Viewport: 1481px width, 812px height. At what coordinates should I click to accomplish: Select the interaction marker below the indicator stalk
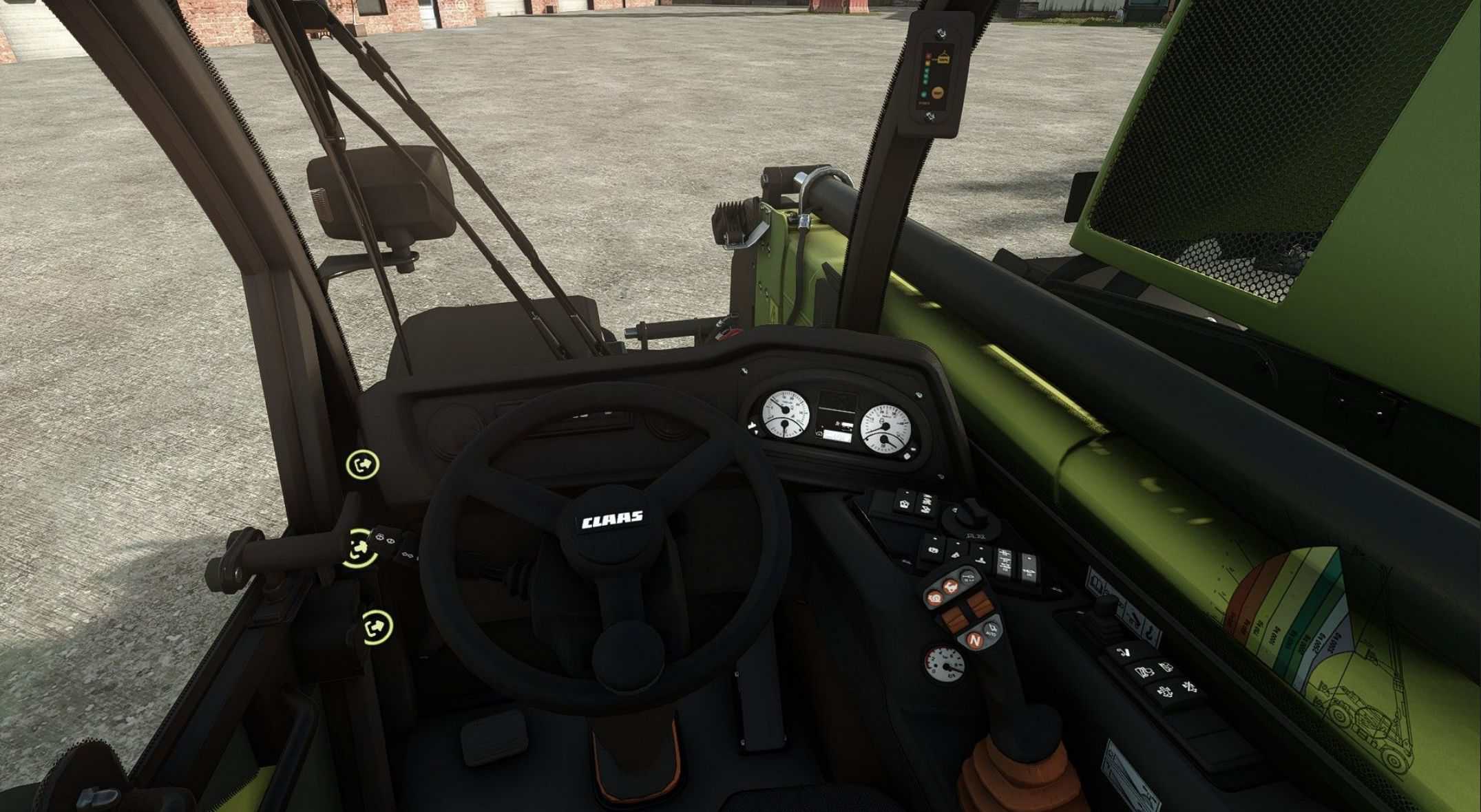(x=377, y=626)
